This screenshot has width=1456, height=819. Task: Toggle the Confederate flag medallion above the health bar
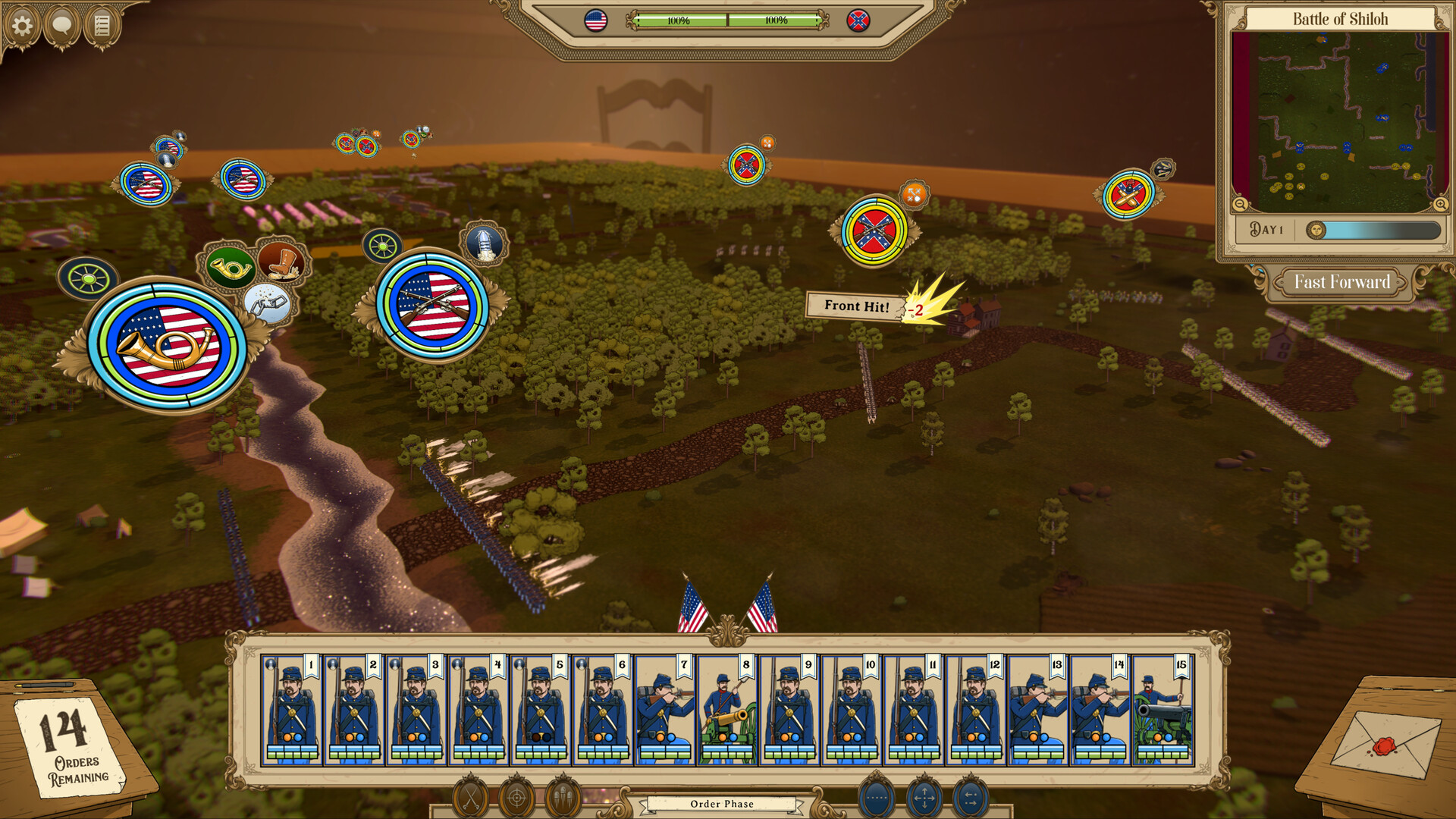click(x=860, y=20)
